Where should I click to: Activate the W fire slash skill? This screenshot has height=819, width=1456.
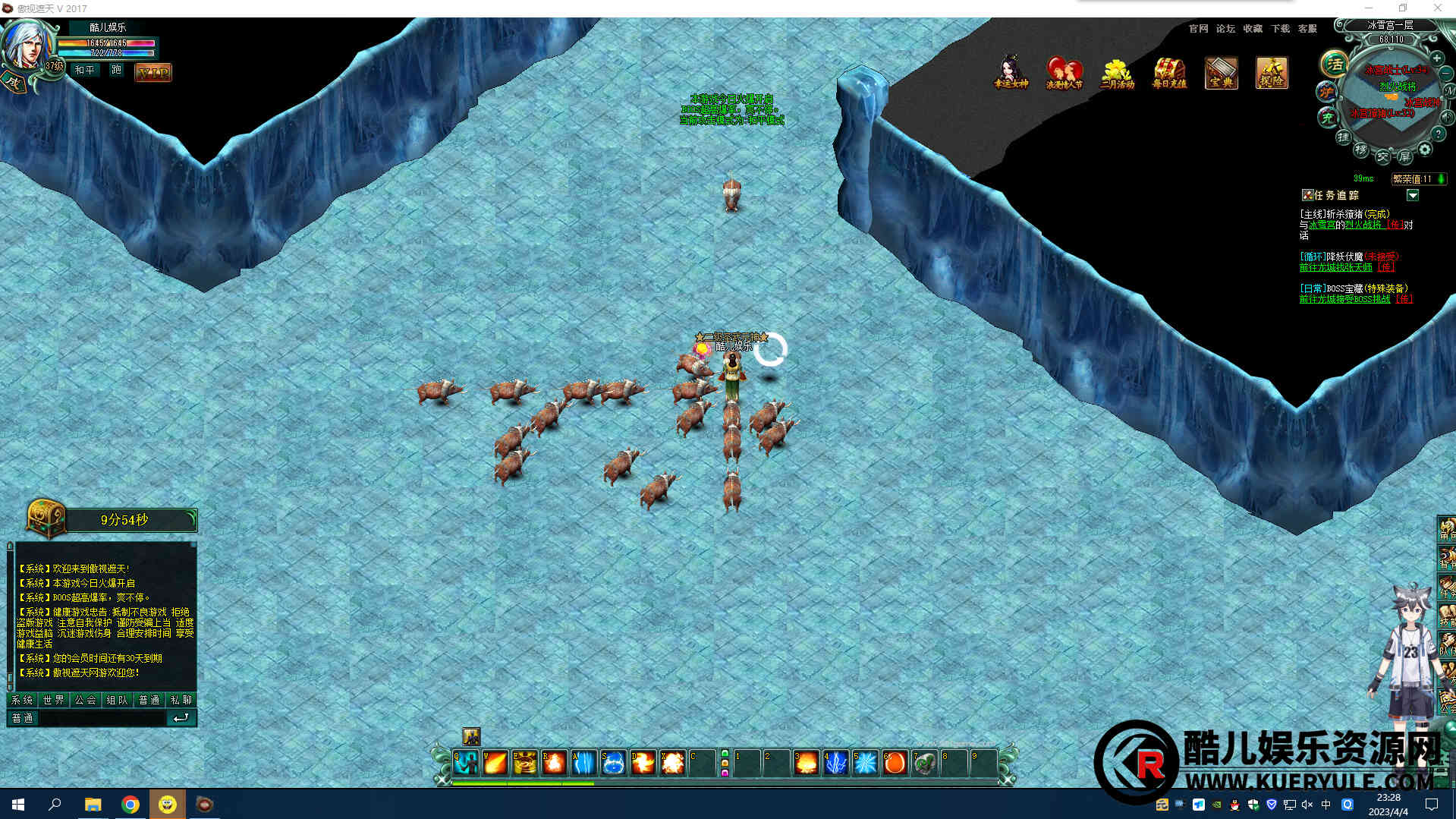(x=495, y=762)
